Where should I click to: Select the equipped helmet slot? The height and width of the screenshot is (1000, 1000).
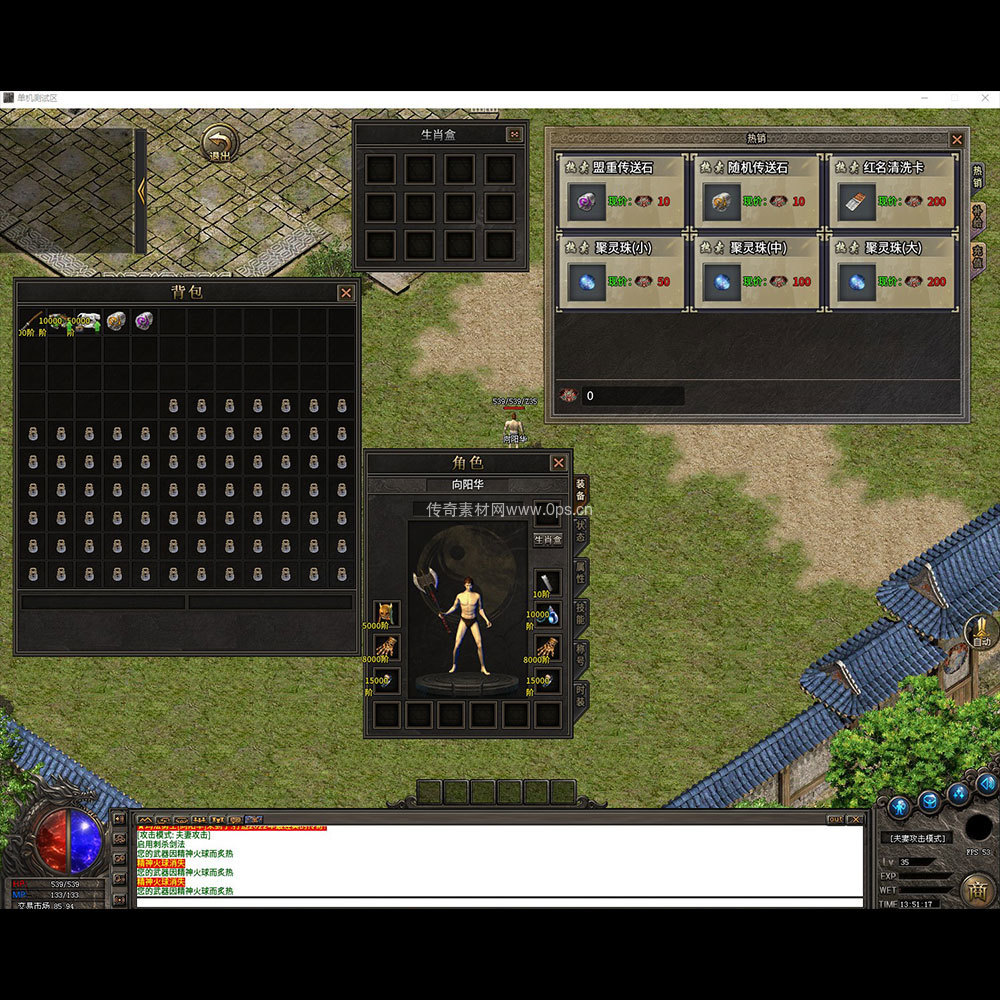coord(387,613)
